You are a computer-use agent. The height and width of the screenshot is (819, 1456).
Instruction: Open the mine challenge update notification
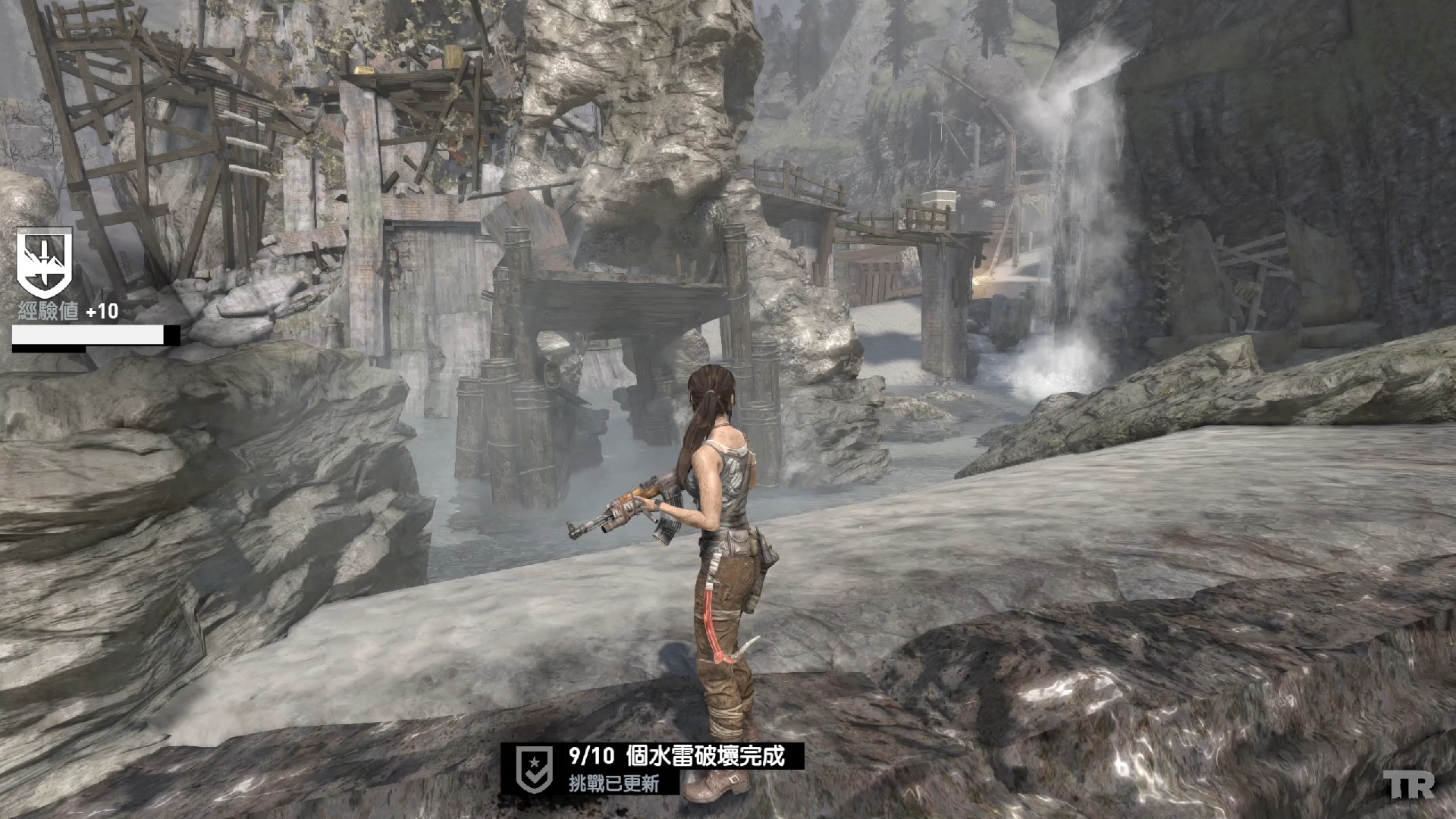(676, 767)
